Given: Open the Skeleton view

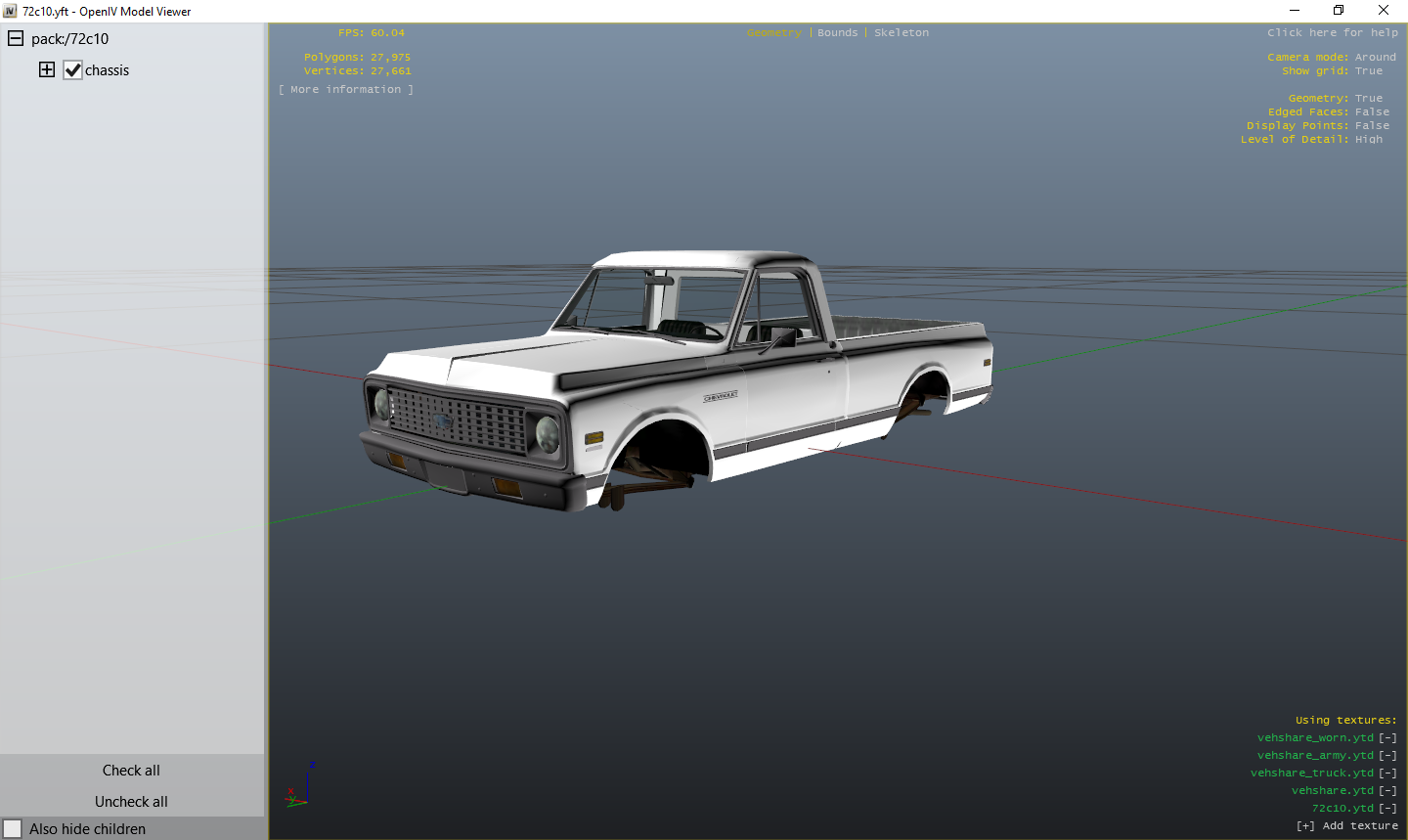Looking at the screenshot, I should point(901,32).
